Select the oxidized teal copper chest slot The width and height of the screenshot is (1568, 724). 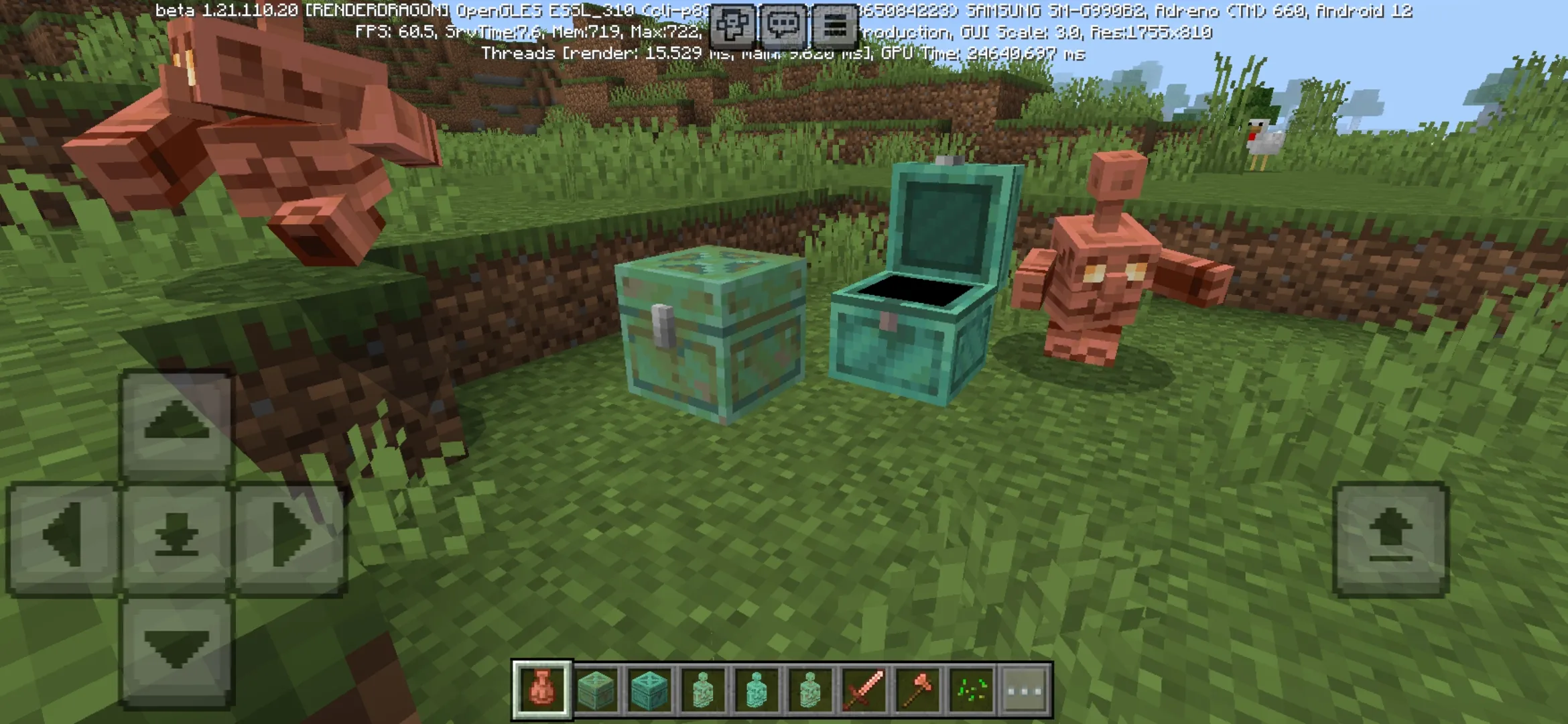(649, 689)
